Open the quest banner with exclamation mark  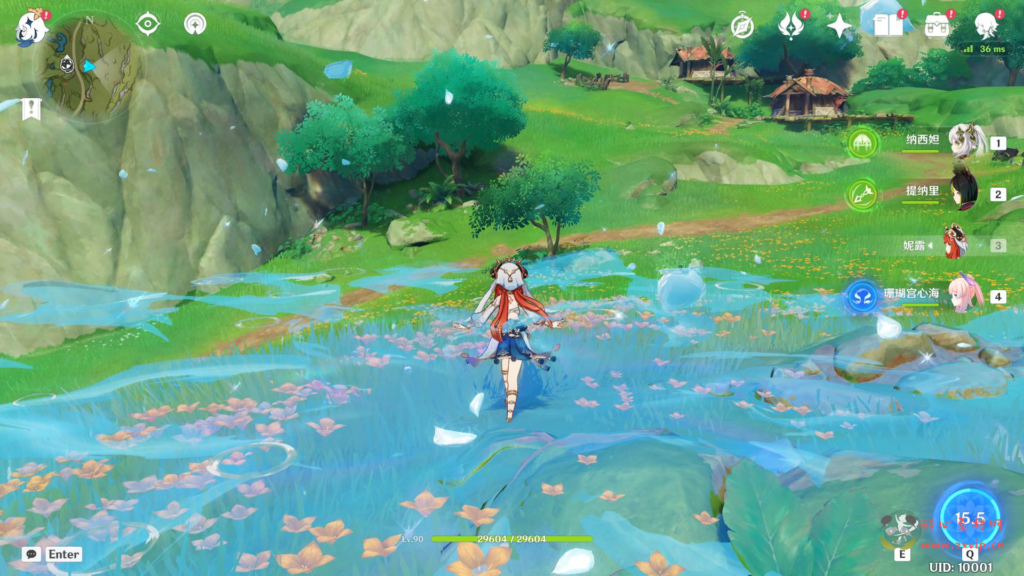pos(32,109)
